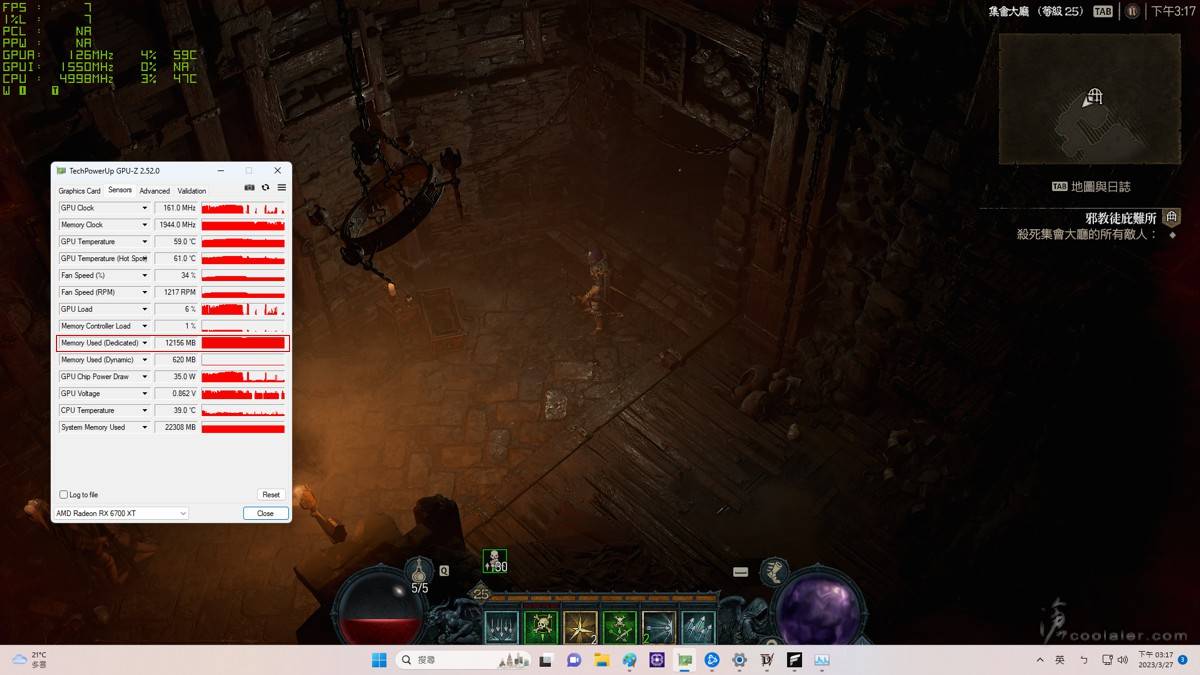The image size is (1200, 675).
Task: Click the skeleton buff icon above hotbar
Action: (x=494, y=561)
